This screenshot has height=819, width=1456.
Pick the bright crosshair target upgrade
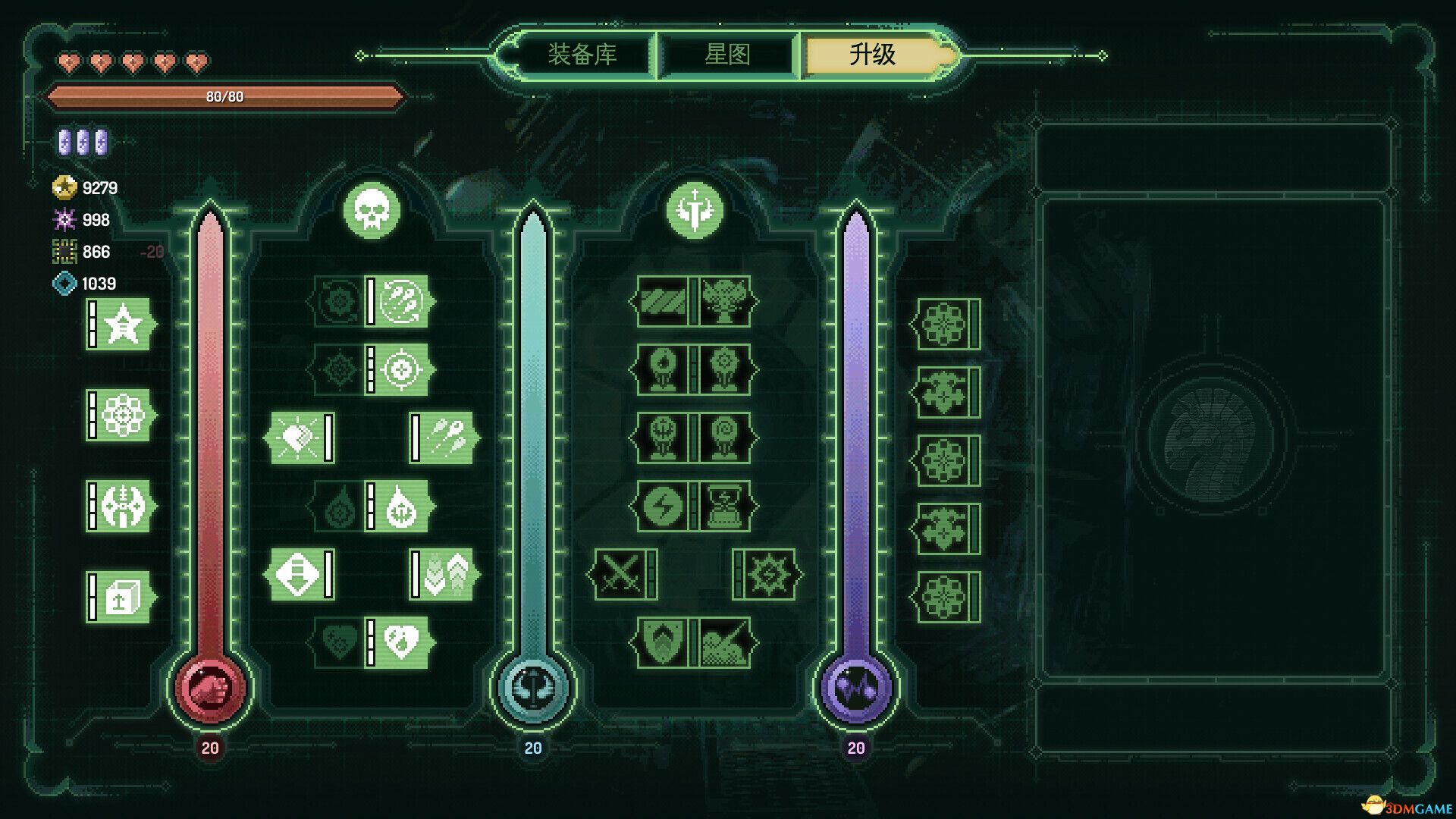[400, 370]
